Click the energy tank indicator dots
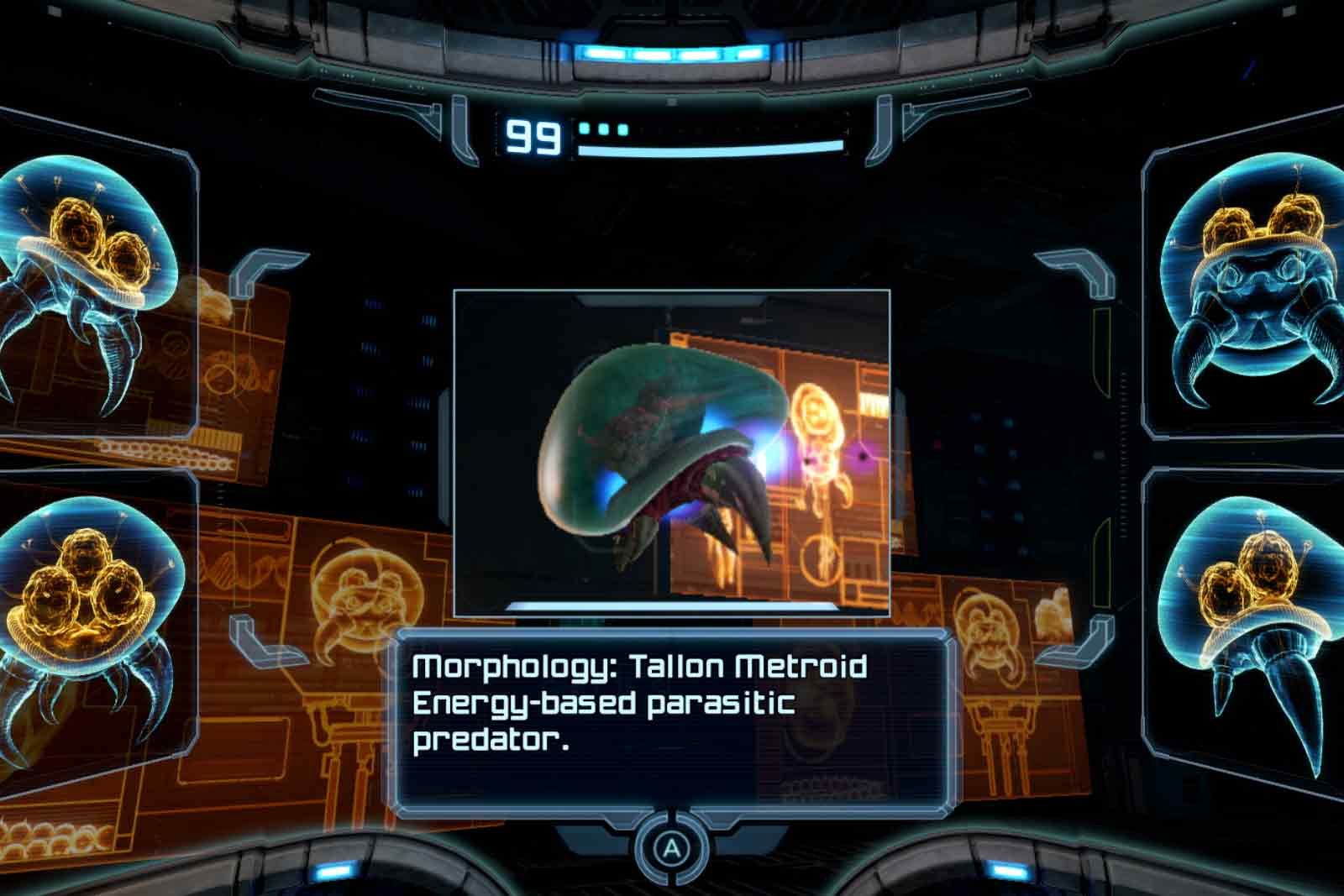Image resolution: width=1344 pixels, height=896 pixels. 601,128
